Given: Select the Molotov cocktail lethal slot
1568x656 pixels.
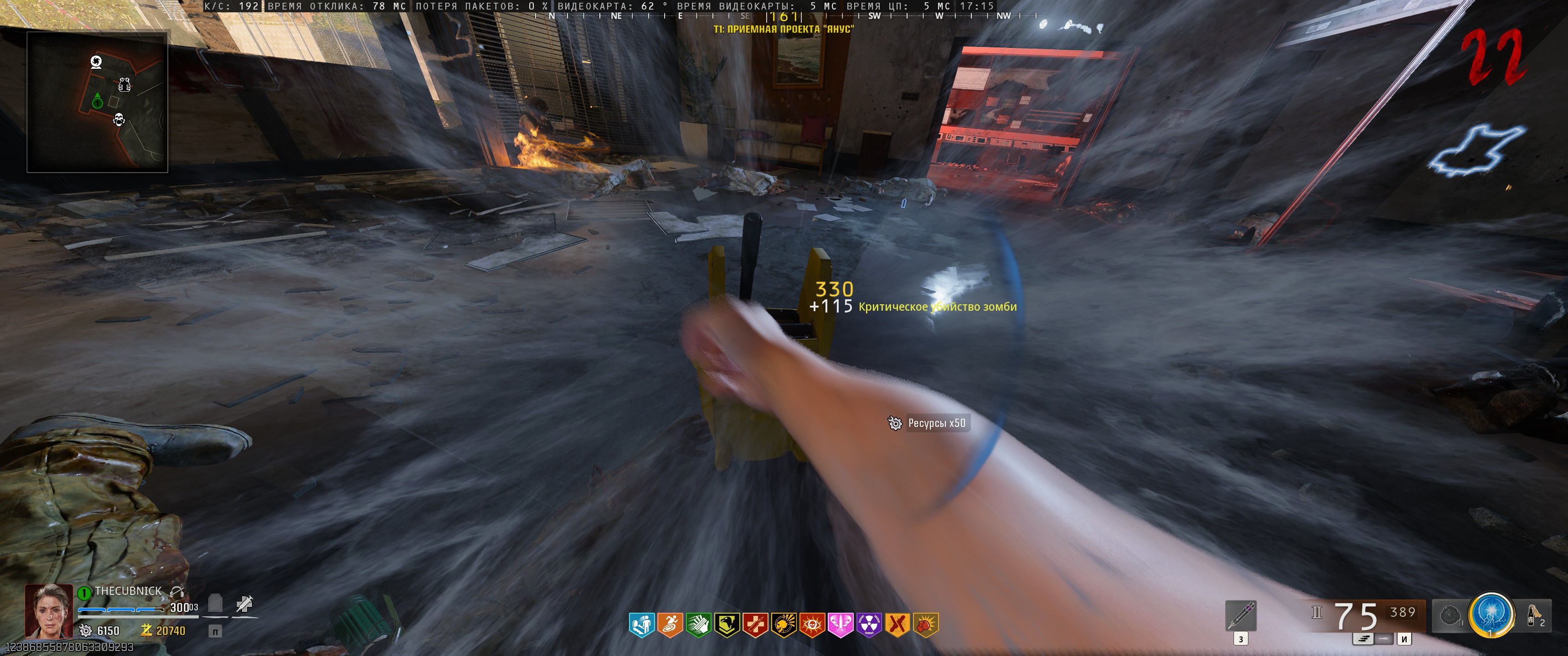Looking at the screenshot, I should click(x=1534, y=615).
